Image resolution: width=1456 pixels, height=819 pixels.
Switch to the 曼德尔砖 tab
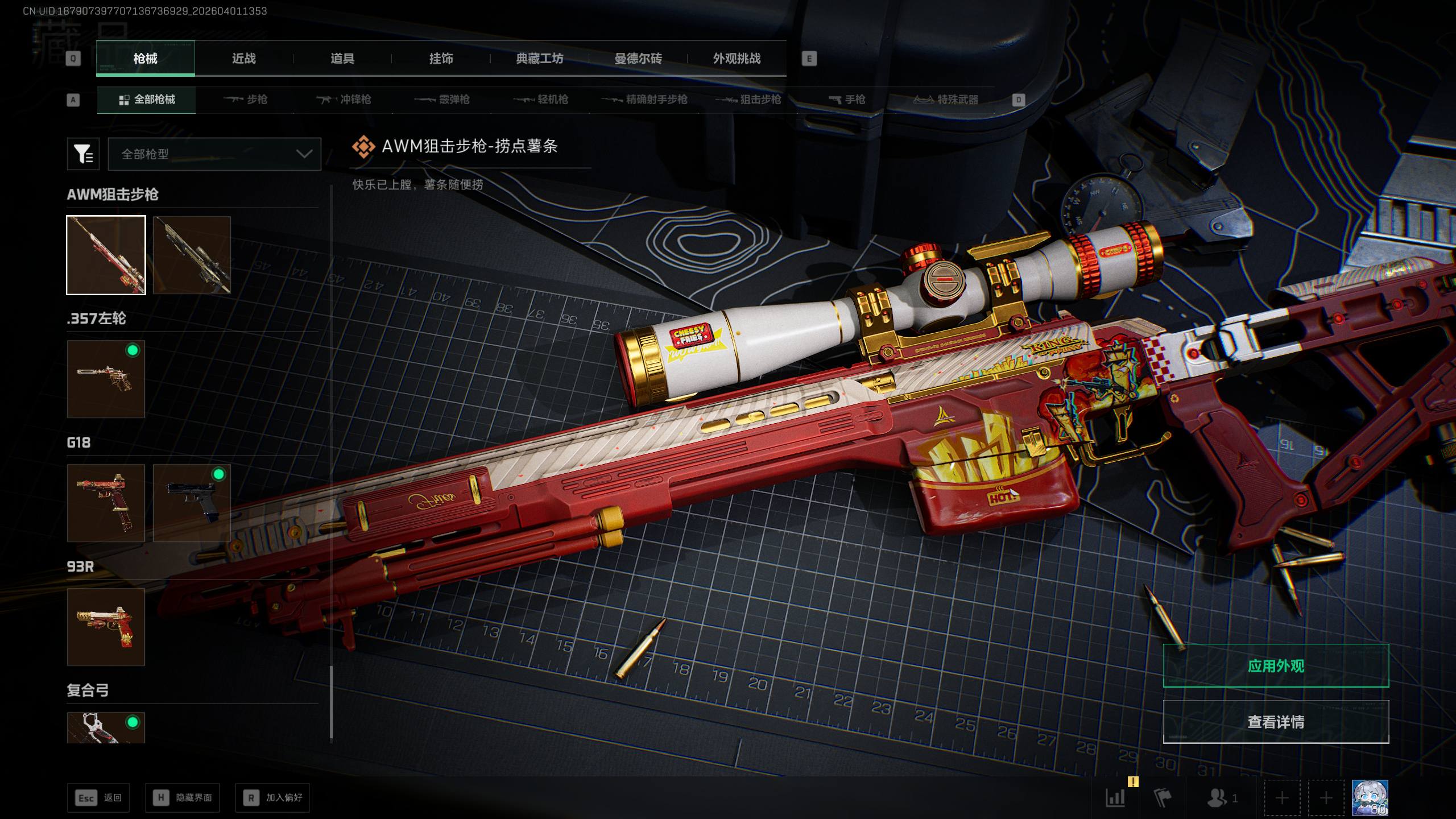(638, 59)
